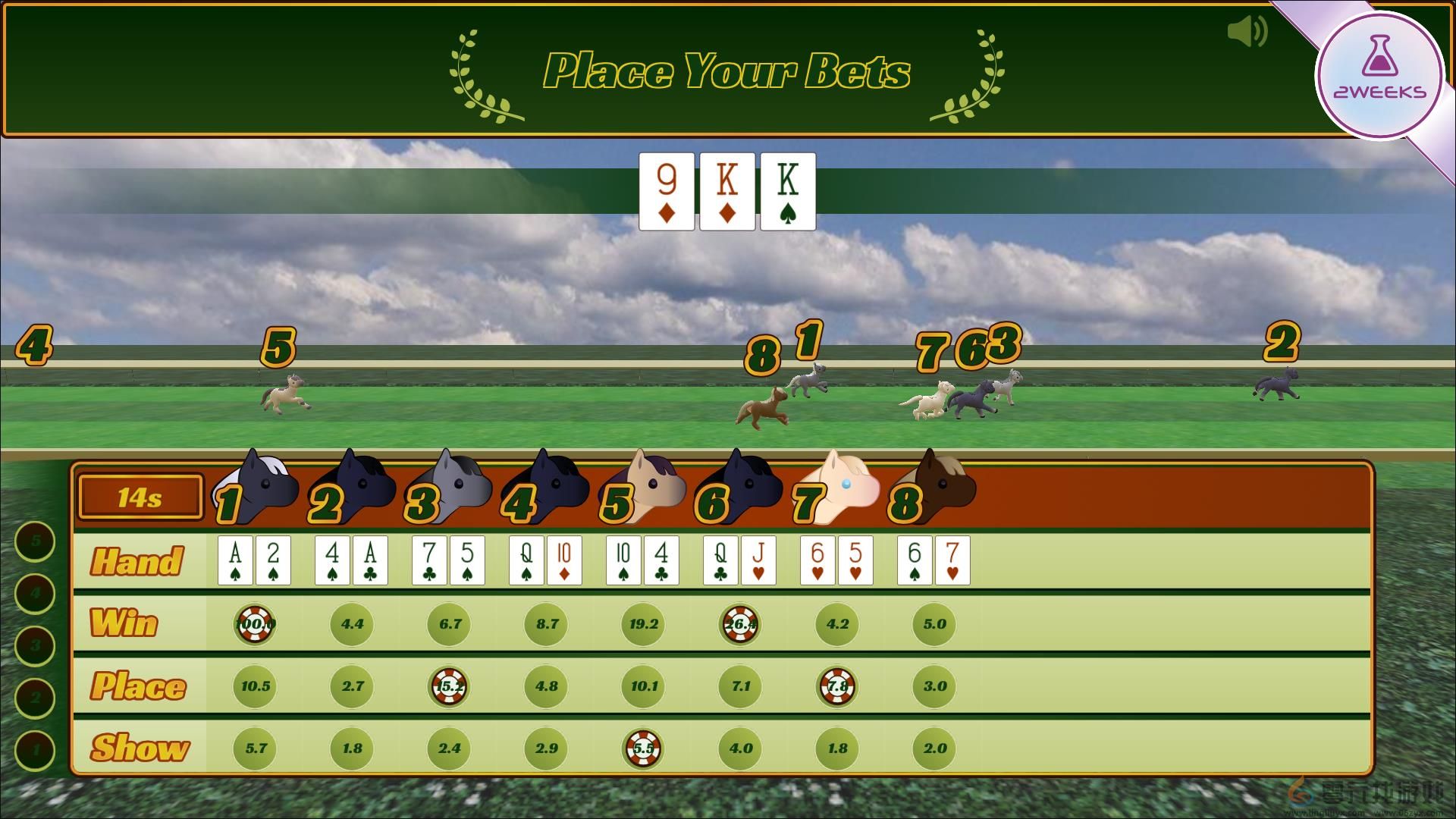This screenshot has height=819, width=1456.
Task: Open the 2WEEKS flask badge
Action: tap(1379, 76)
